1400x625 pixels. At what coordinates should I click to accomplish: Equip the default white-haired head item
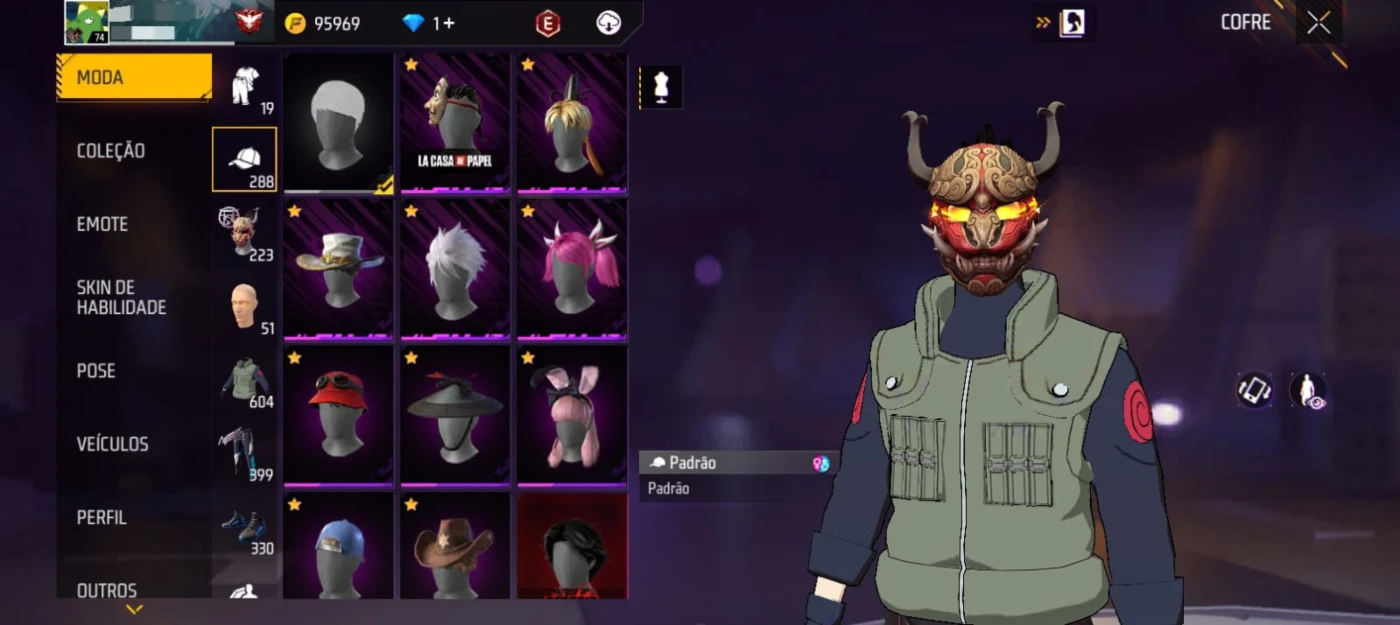point(338,122)
